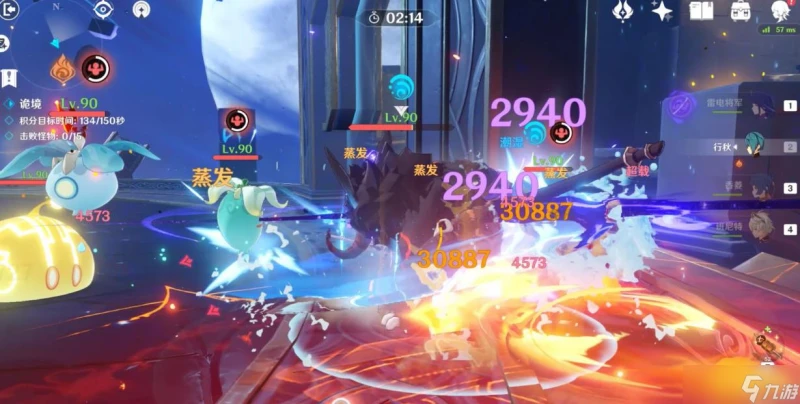
Task: Open the round icon right of the eye
Action: click(x=140, y=12)
